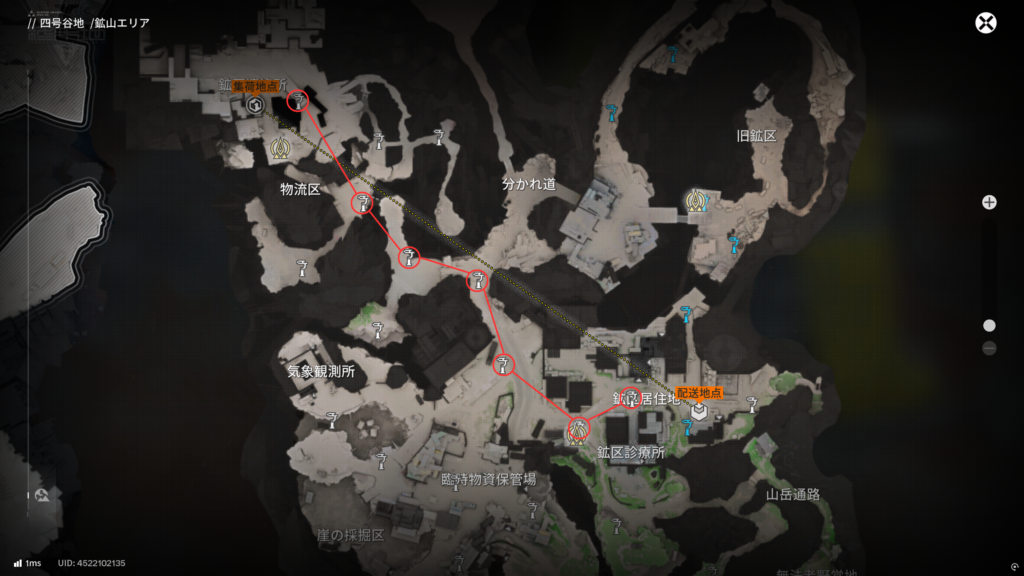Select the yellow beacon marker in 物流区
The width and height of the screenshot is (1024, 576).
pyautogui.click(x=281, y=150)
